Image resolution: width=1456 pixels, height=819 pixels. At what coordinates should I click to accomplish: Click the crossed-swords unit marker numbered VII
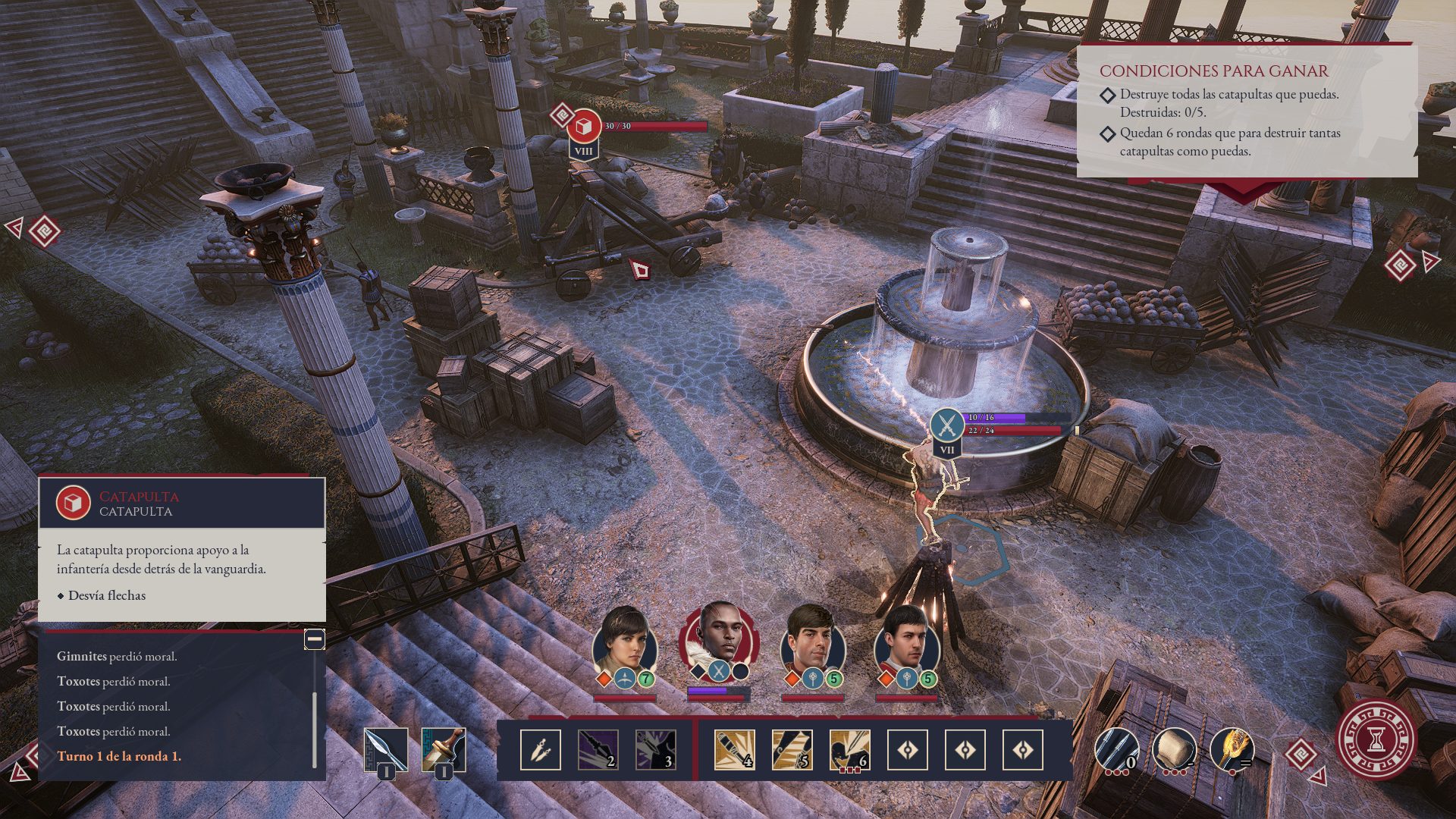tap(946, 425)
